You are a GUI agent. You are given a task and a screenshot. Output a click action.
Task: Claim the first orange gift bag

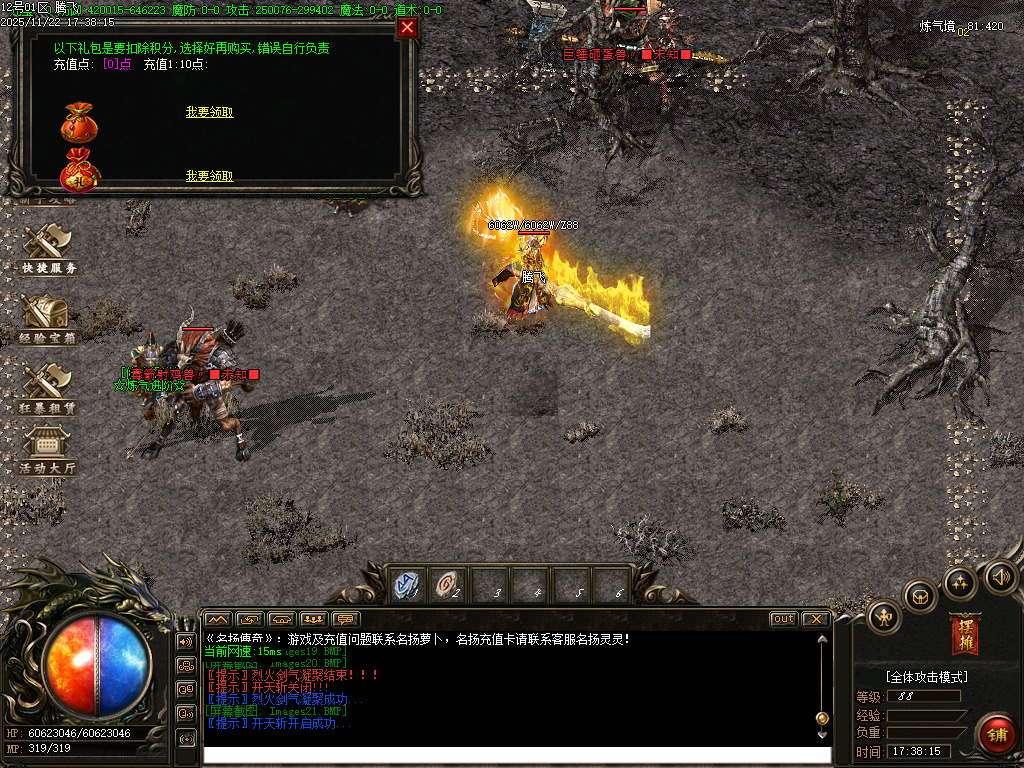(x=209, y=112)
